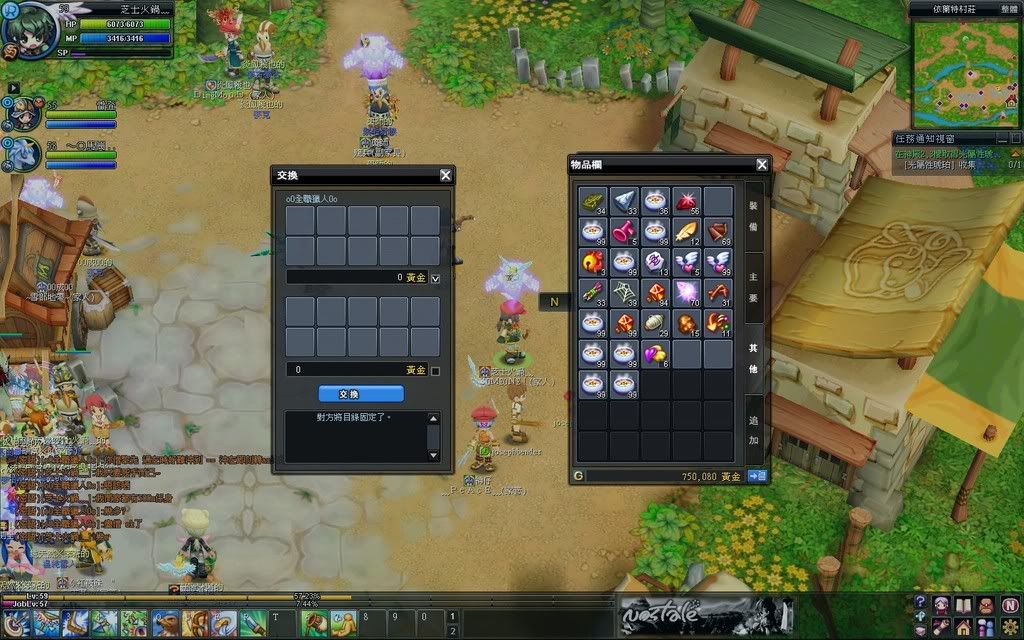The height and width of the screenshot is (640, 1024).
Task: Confirm the trade with the 交換 button
Action: (361, 394)
